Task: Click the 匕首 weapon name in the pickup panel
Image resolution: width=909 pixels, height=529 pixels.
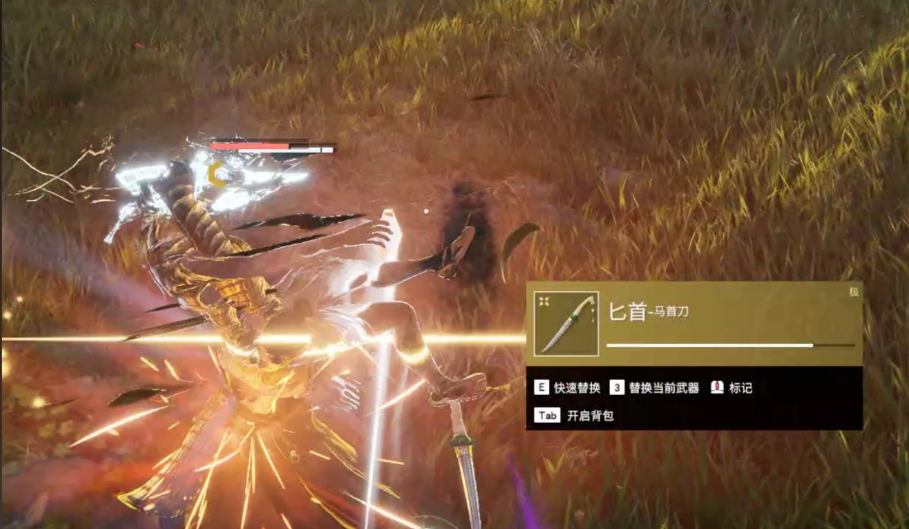Action: tap(627, 312)
